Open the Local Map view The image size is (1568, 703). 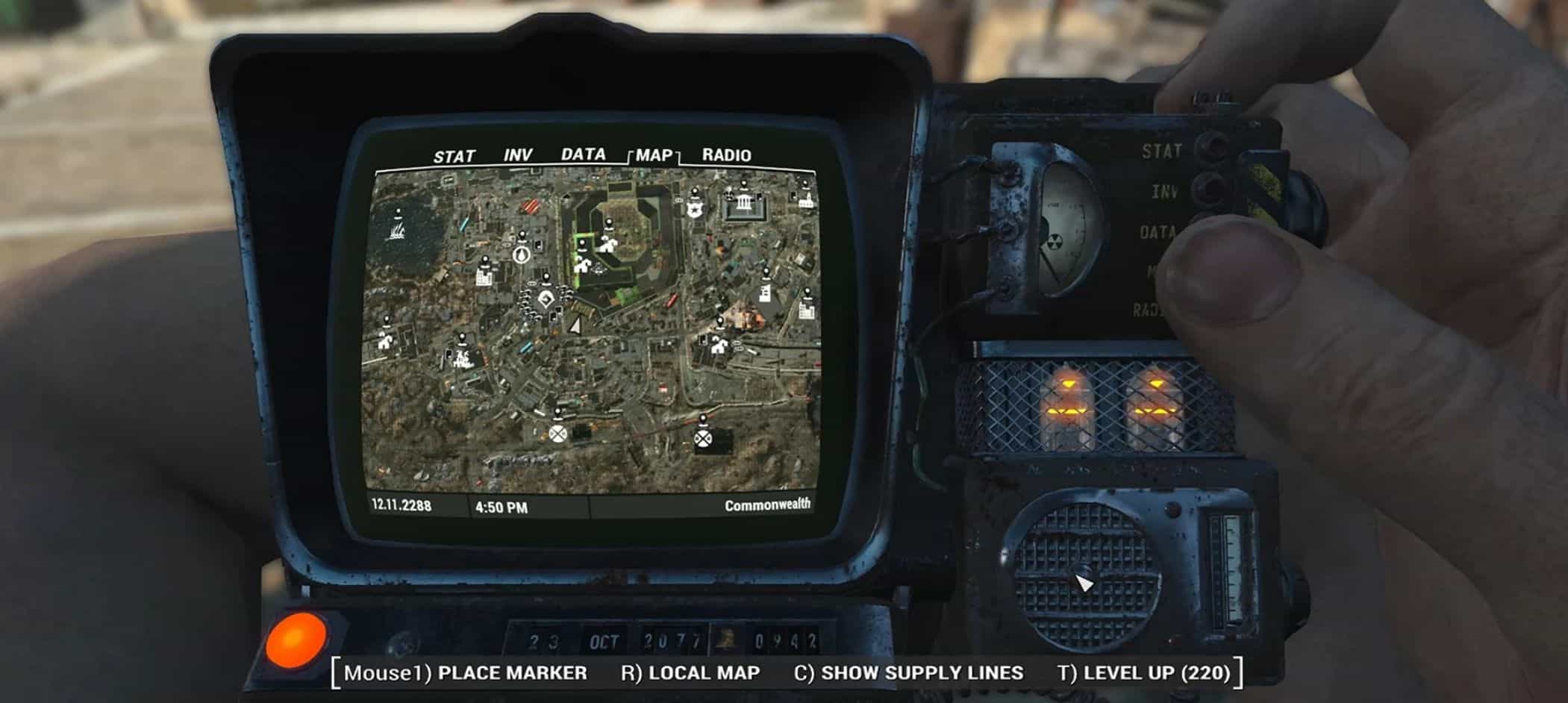pos(690,672)
